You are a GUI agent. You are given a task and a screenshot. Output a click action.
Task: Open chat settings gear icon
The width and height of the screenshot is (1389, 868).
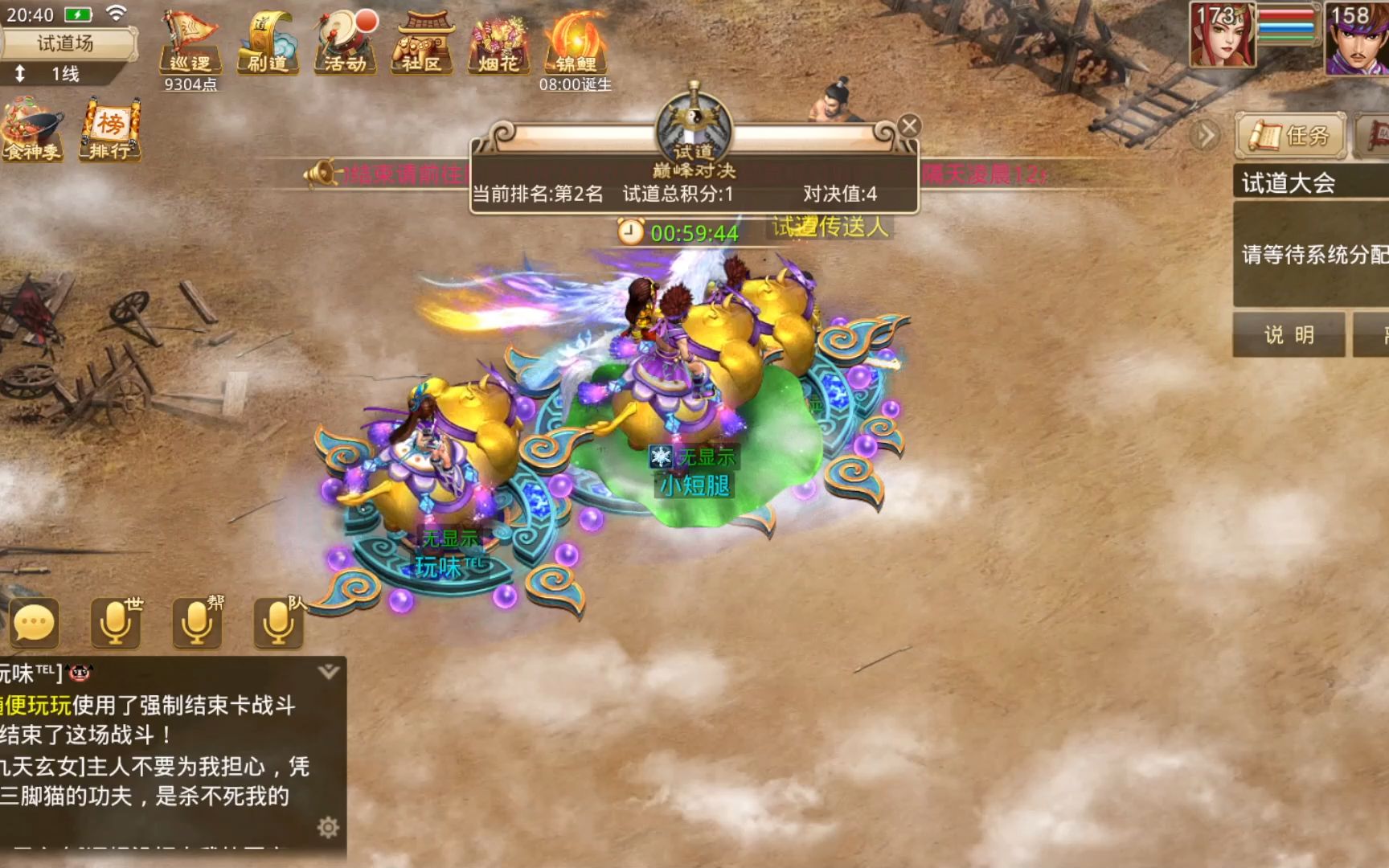tap(328, 827)
